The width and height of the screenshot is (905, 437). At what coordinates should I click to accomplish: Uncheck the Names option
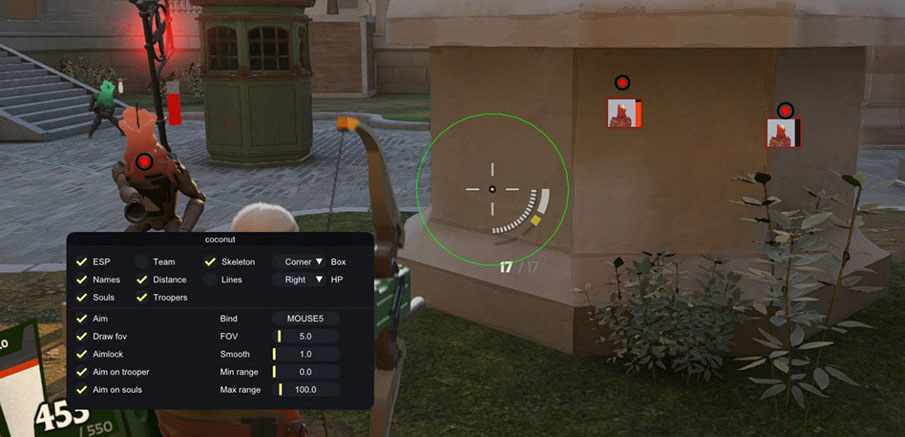[82, 280]
